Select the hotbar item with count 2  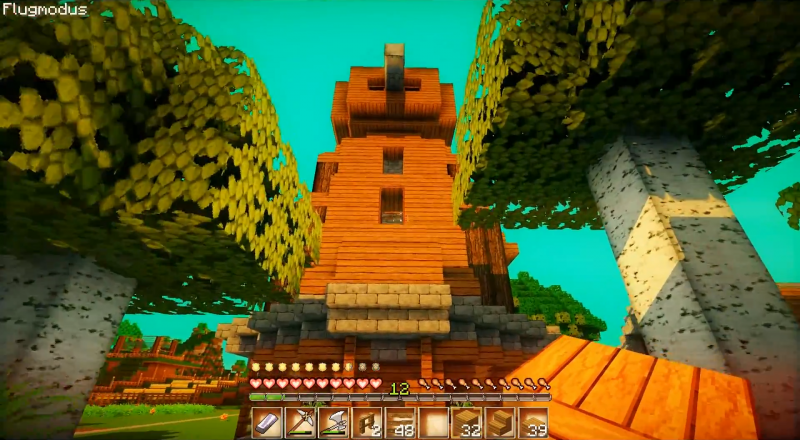tap(366, 422)
